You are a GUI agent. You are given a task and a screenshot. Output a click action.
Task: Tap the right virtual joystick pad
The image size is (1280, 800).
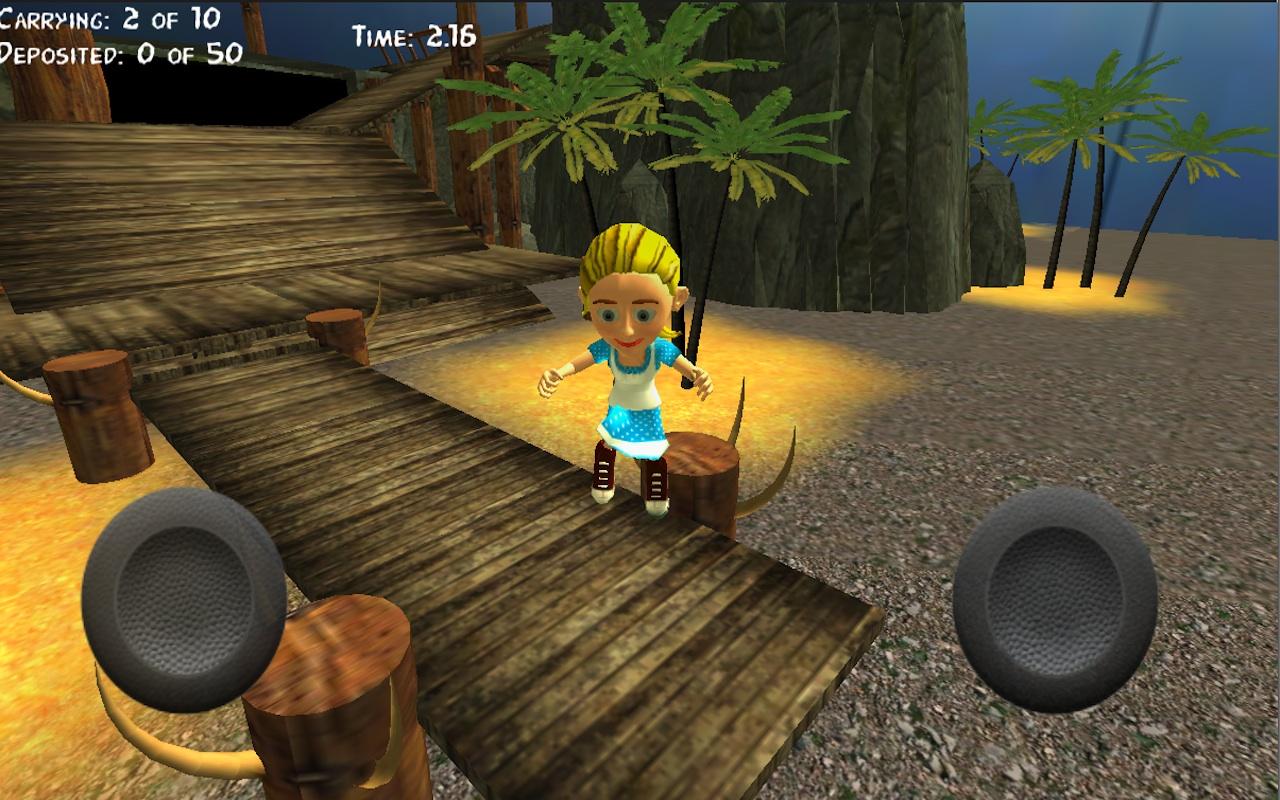1055,599
